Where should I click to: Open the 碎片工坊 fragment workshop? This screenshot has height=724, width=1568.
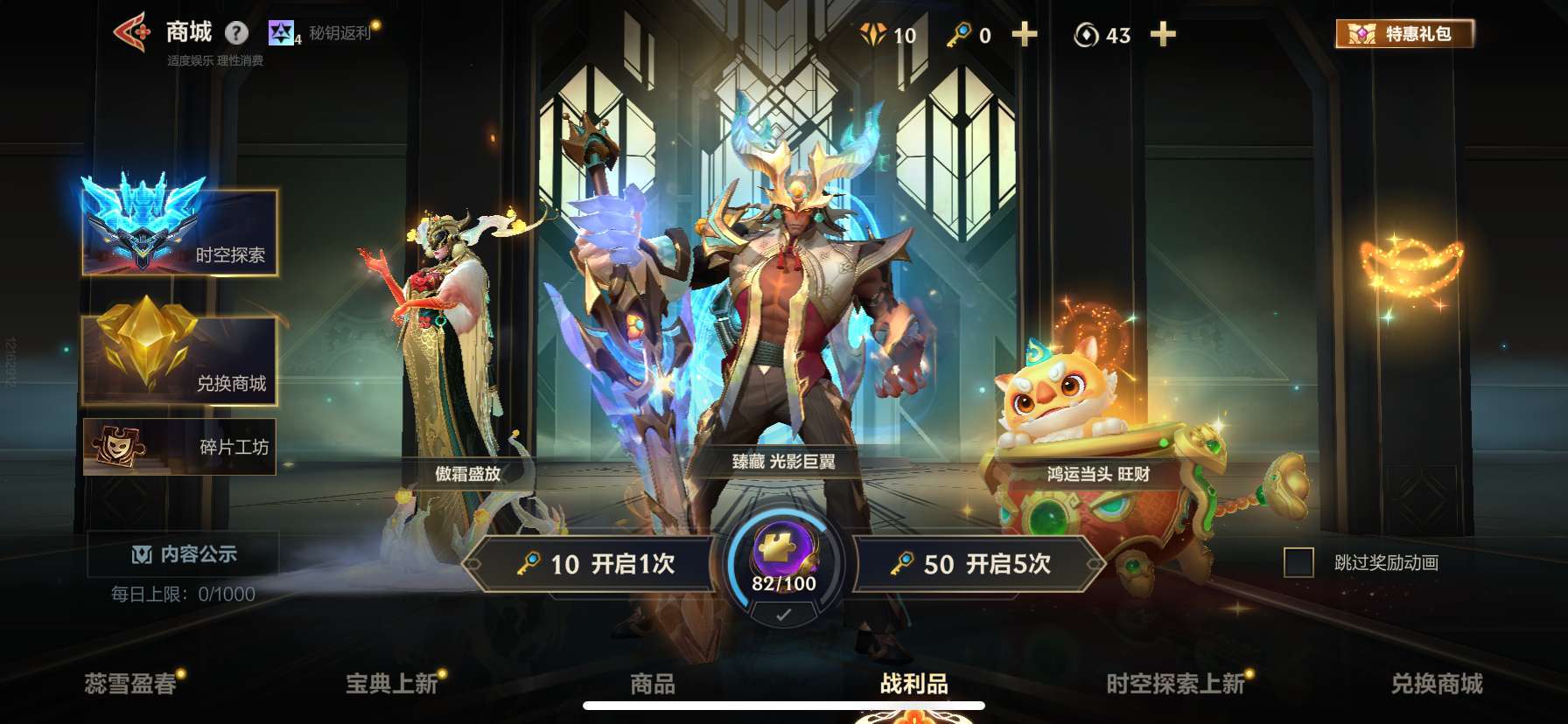179,446
